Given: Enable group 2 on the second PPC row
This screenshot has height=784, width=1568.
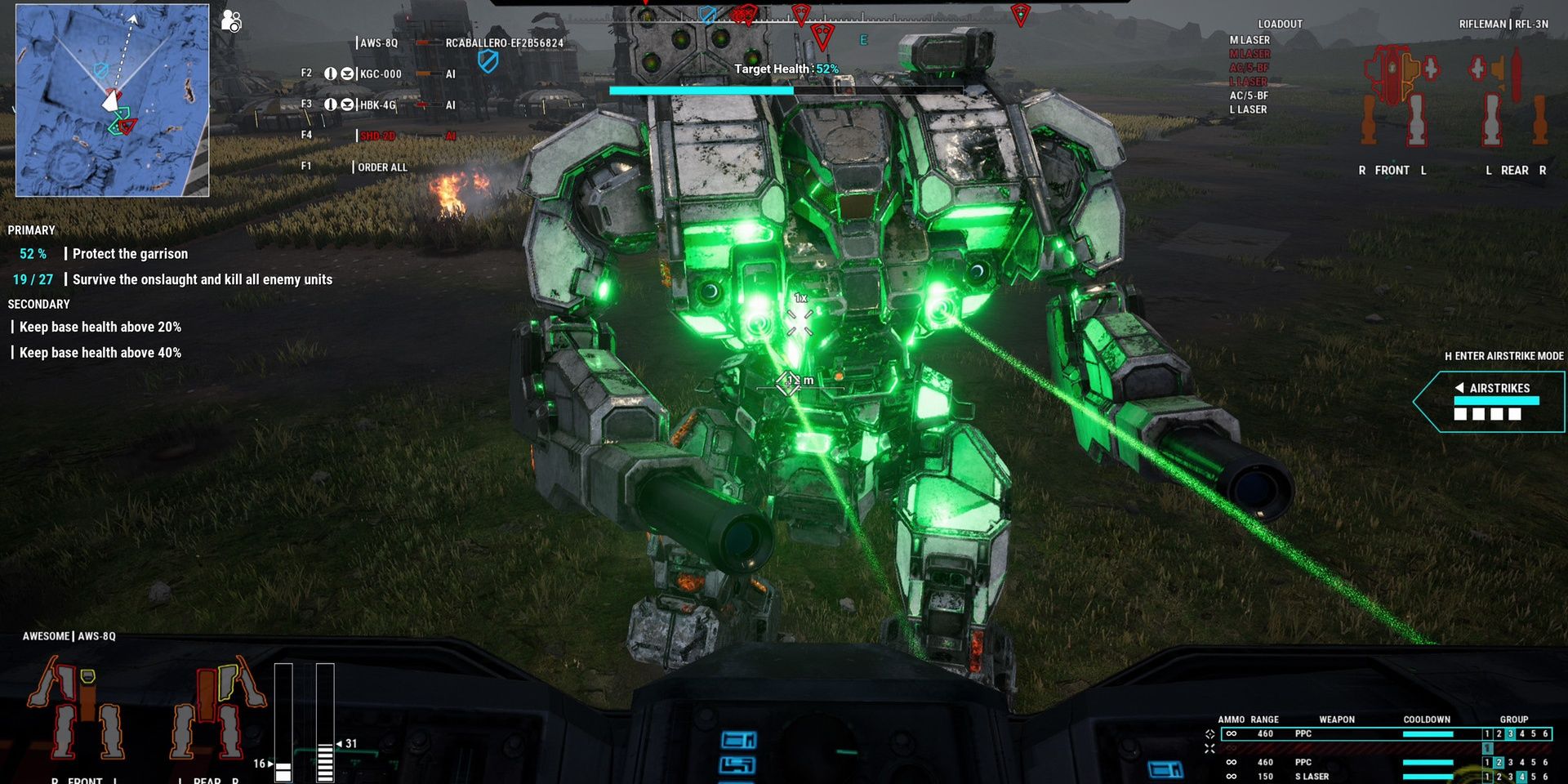Looking at the screenshot, I should 1499,762.
